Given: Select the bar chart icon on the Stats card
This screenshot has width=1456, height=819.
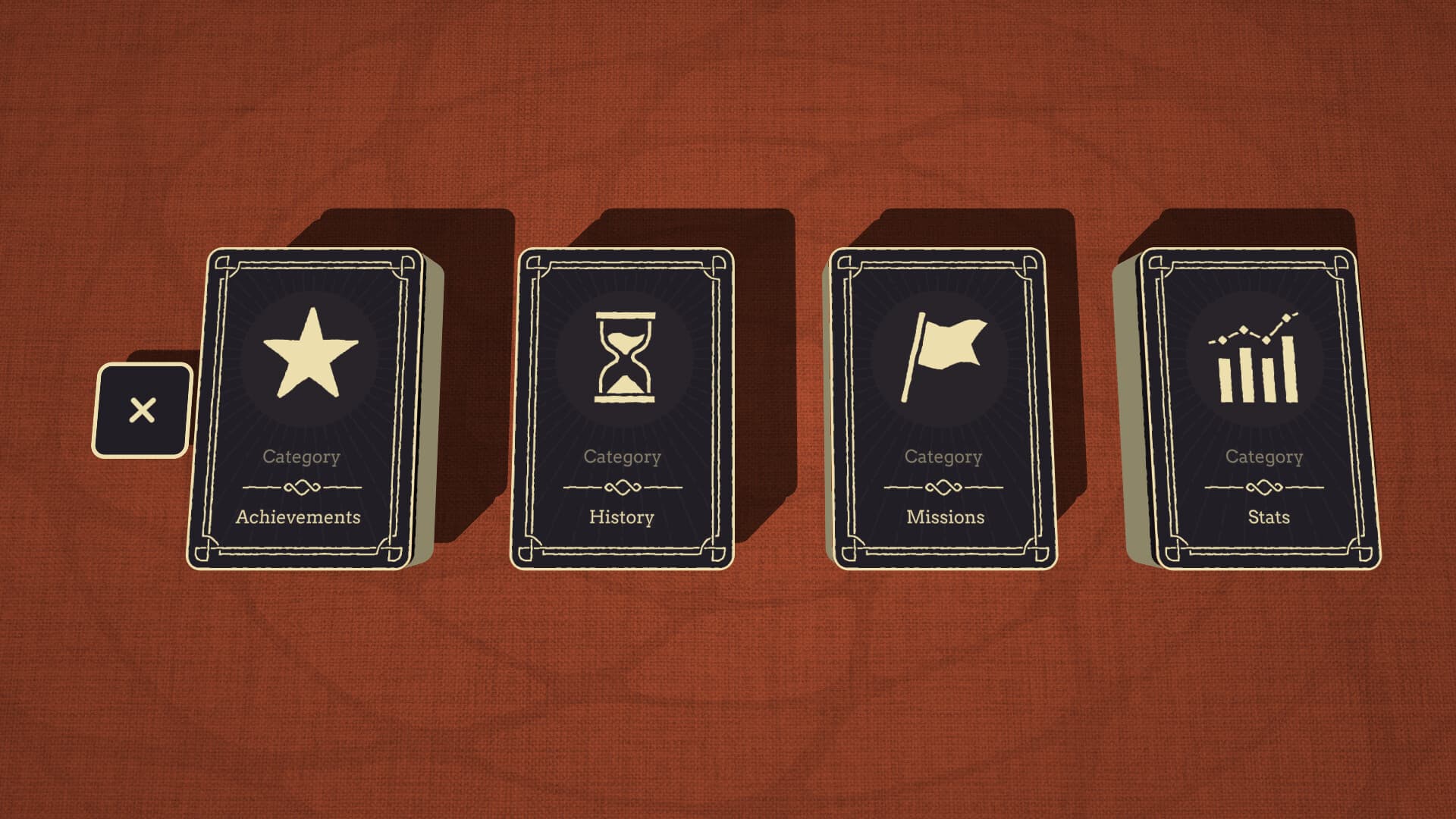Looking at the screenshot, I should coord(1259,372).
